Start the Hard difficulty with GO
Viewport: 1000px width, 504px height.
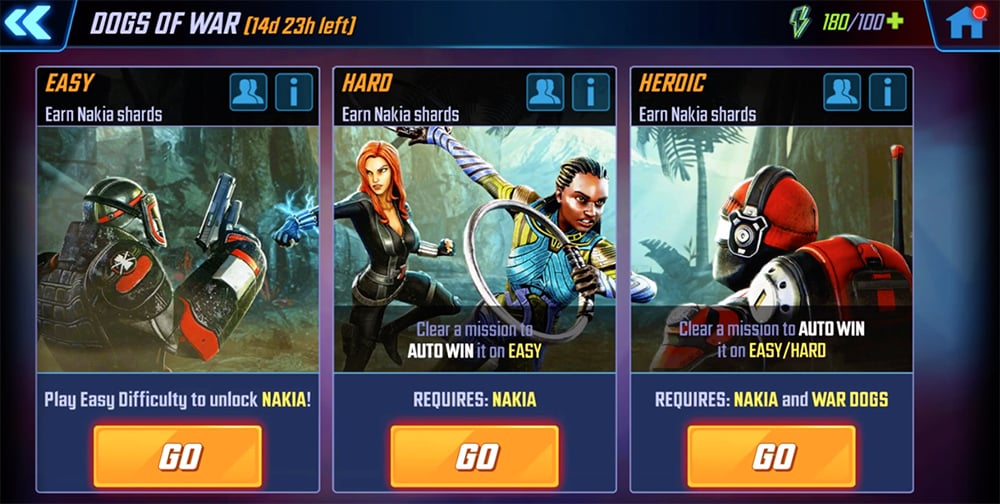(x=475, y=456)
